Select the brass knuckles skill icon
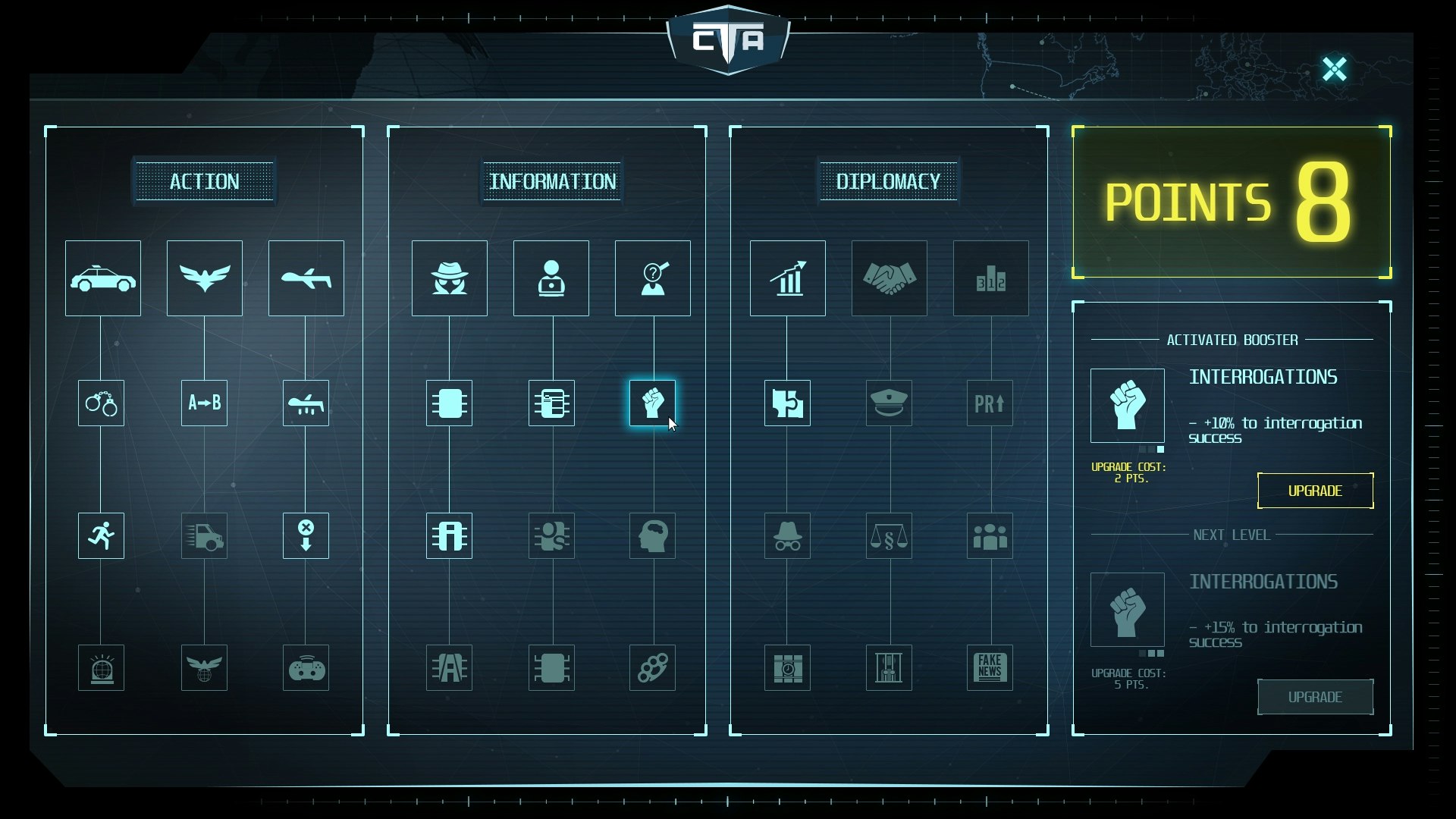Screen dimensions: 1456x819 (x=652, y=668)
